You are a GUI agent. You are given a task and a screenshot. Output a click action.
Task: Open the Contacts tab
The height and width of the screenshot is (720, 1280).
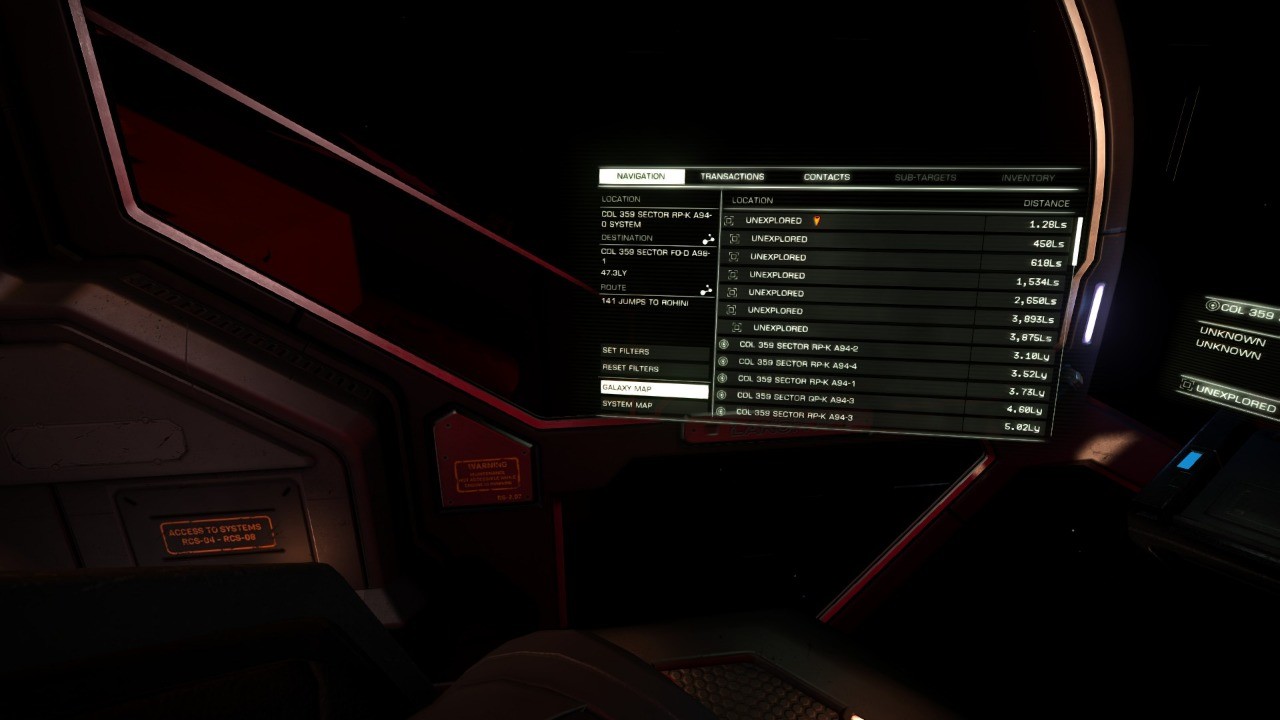point(826,177)
